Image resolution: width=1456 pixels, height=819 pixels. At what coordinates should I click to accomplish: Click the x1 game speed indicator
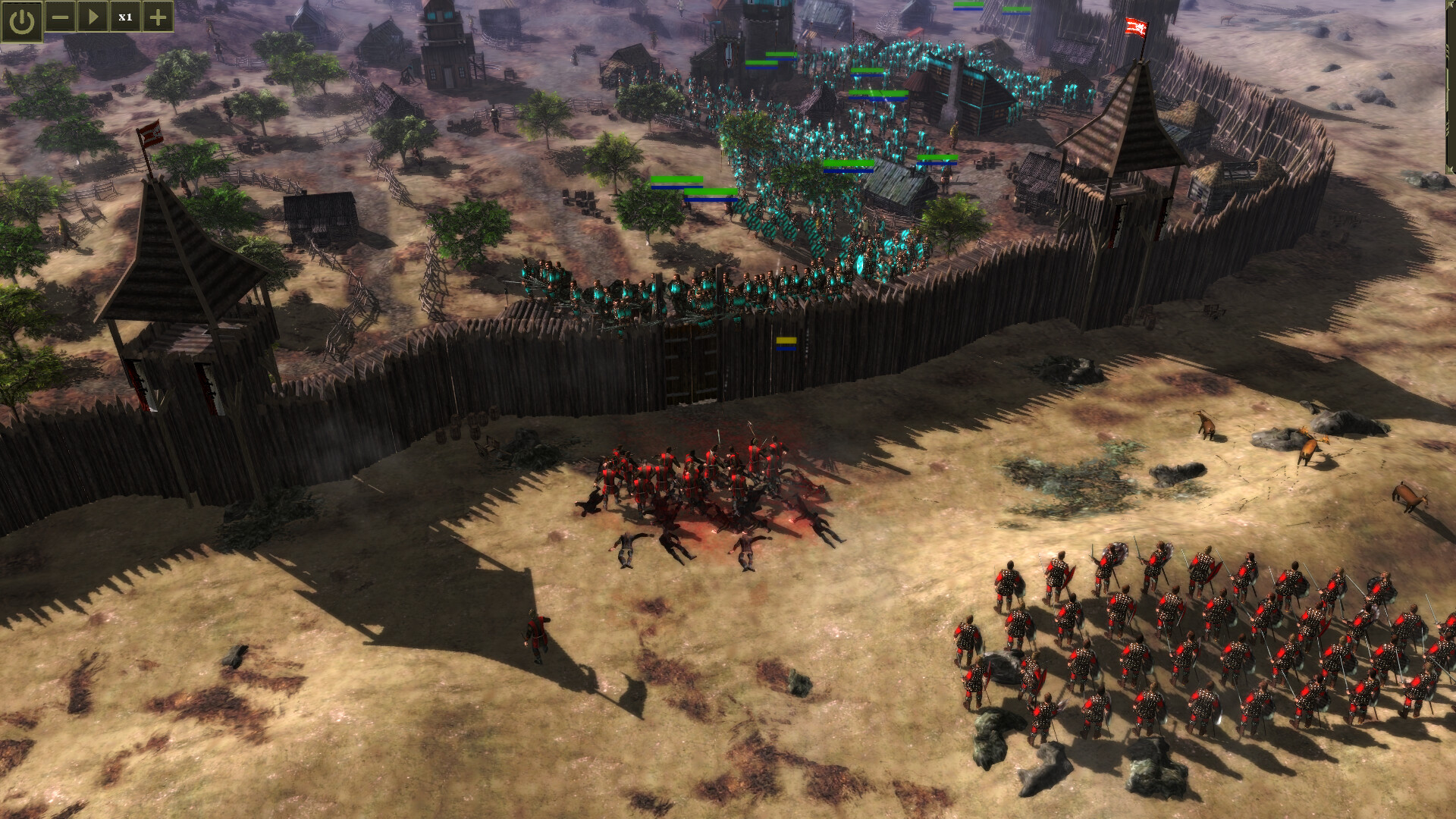(127, 16)
